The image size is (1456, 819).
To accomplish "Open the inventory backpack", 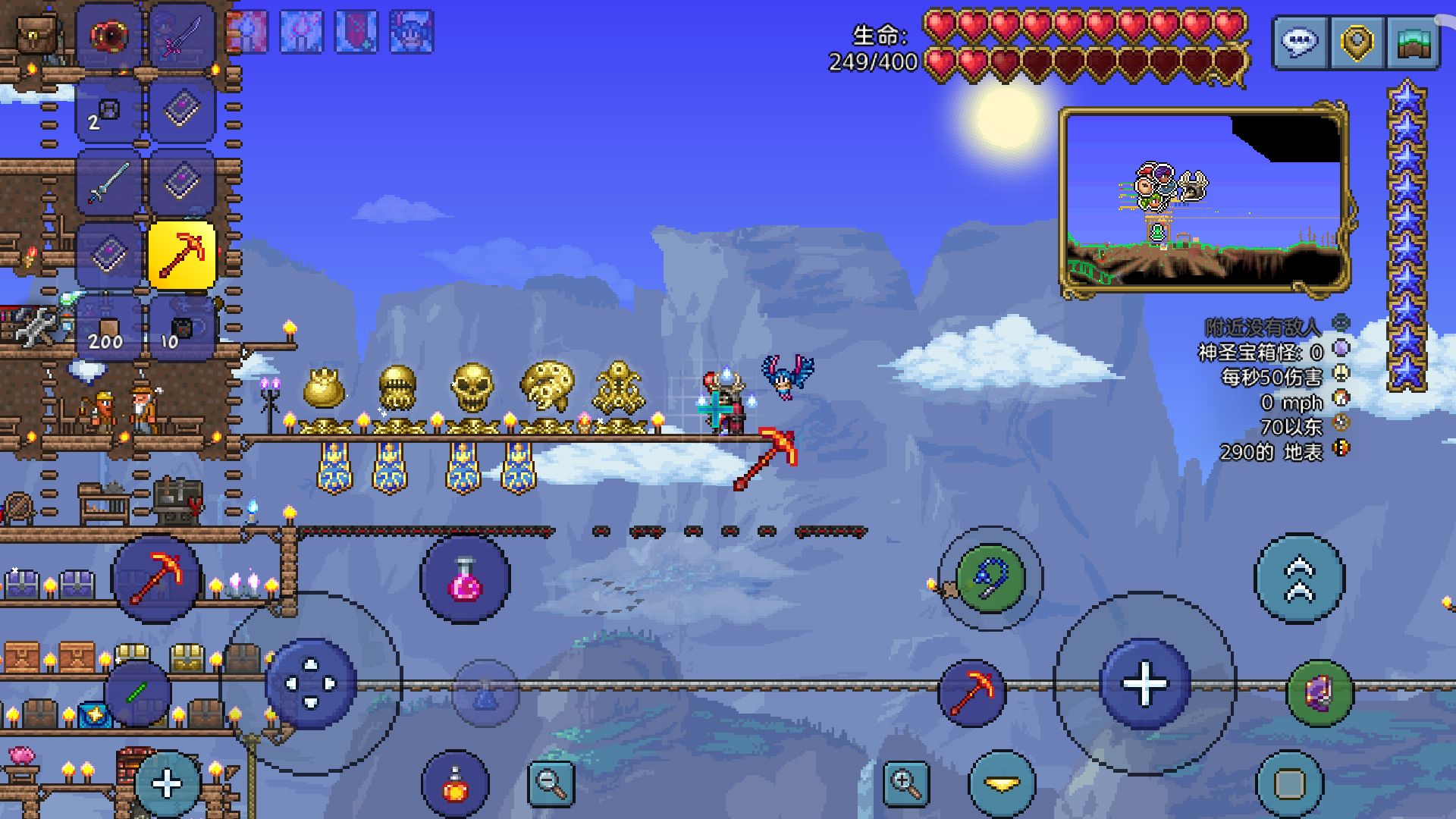I will tap(35, 35).
